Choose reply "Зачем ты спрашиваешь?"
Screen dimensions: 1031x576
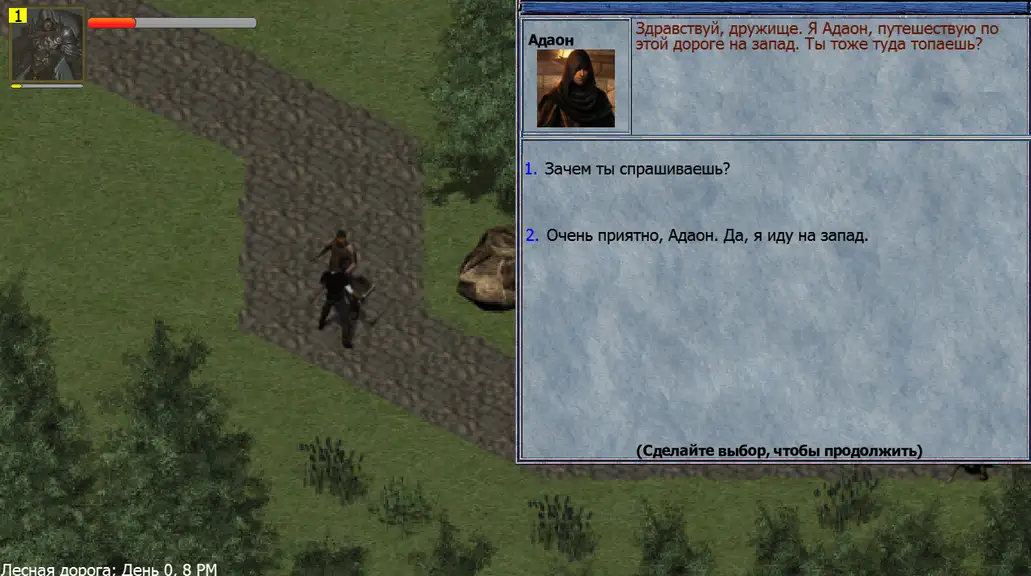[637, 169]
